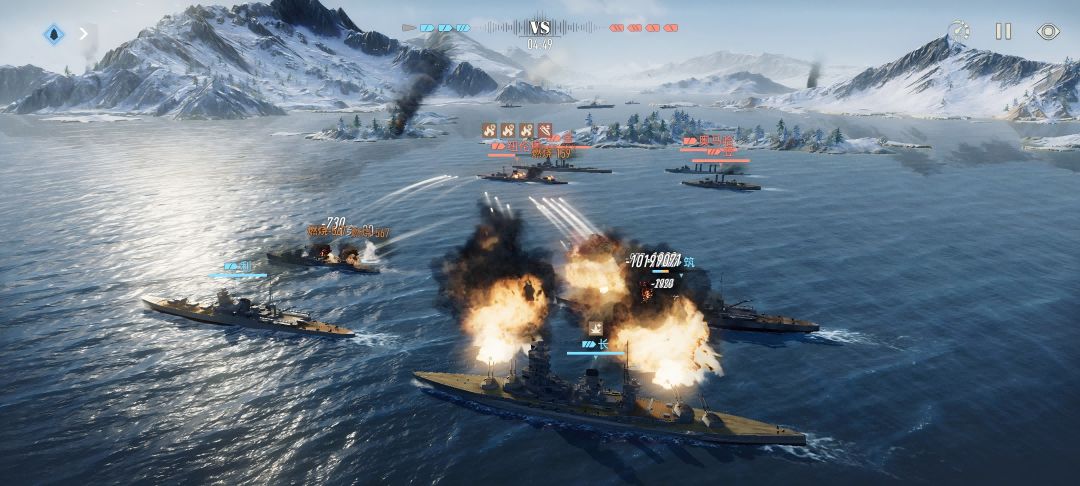Toggle the eye view icon

point(1047,32)
